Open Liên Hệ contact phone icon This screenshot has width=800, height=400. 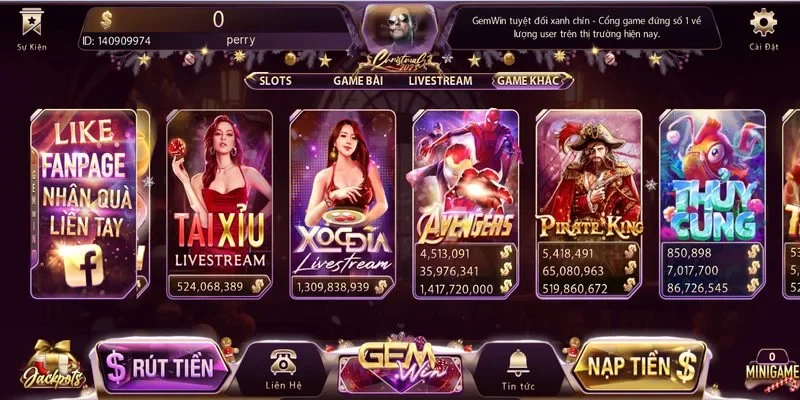coord(279,368)
